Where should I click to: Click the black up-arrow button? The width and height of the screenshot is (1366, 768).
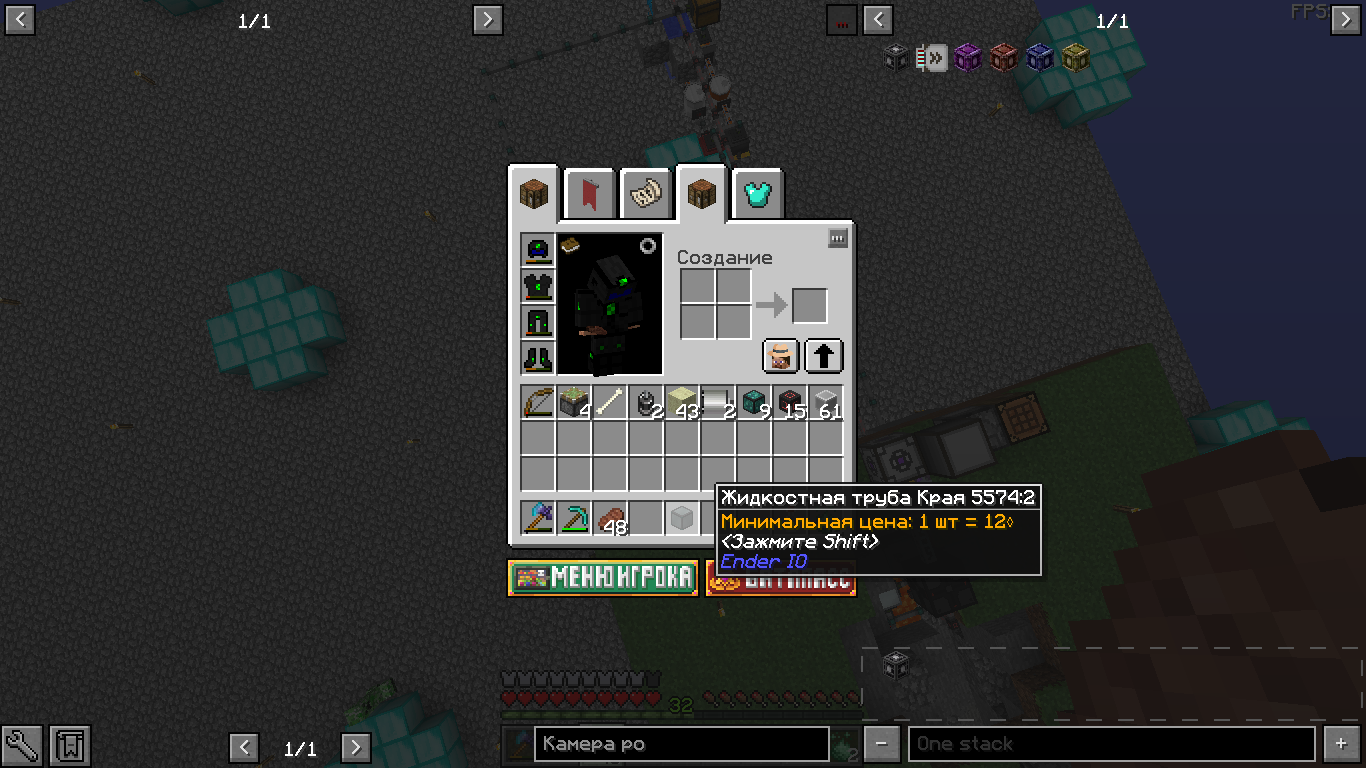(x=824, y=356)
